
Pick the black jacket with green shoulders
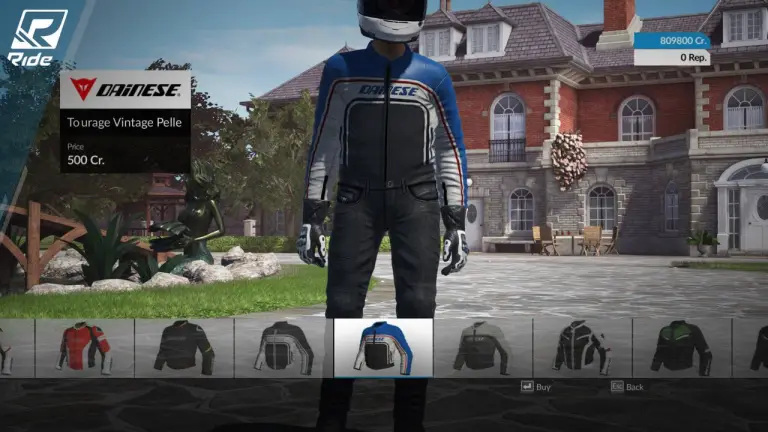(x=681, y=348)
